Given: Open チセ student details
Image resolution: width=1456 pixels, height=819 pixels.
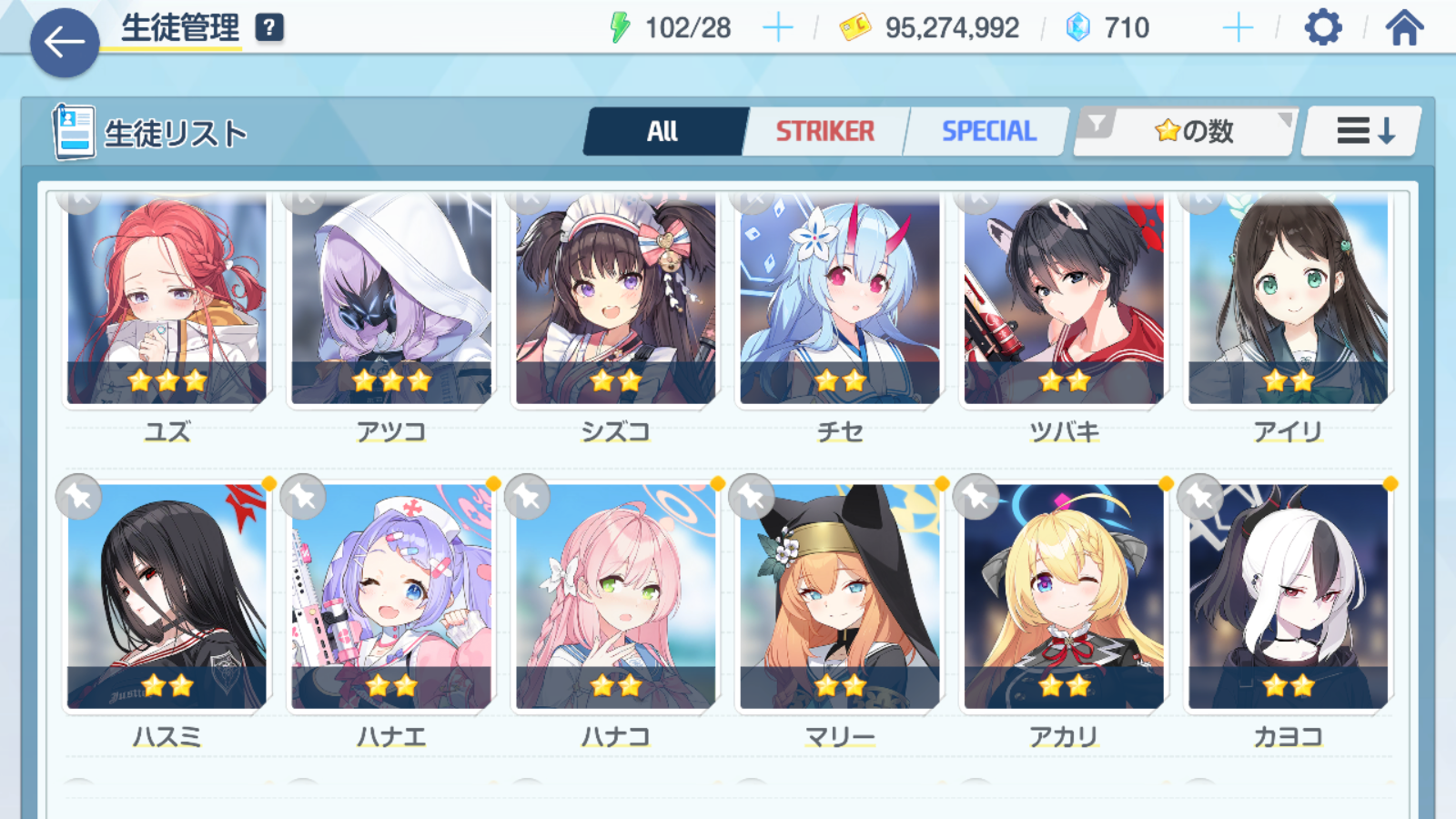Looking at the screenshot, I should click(840, 300).
